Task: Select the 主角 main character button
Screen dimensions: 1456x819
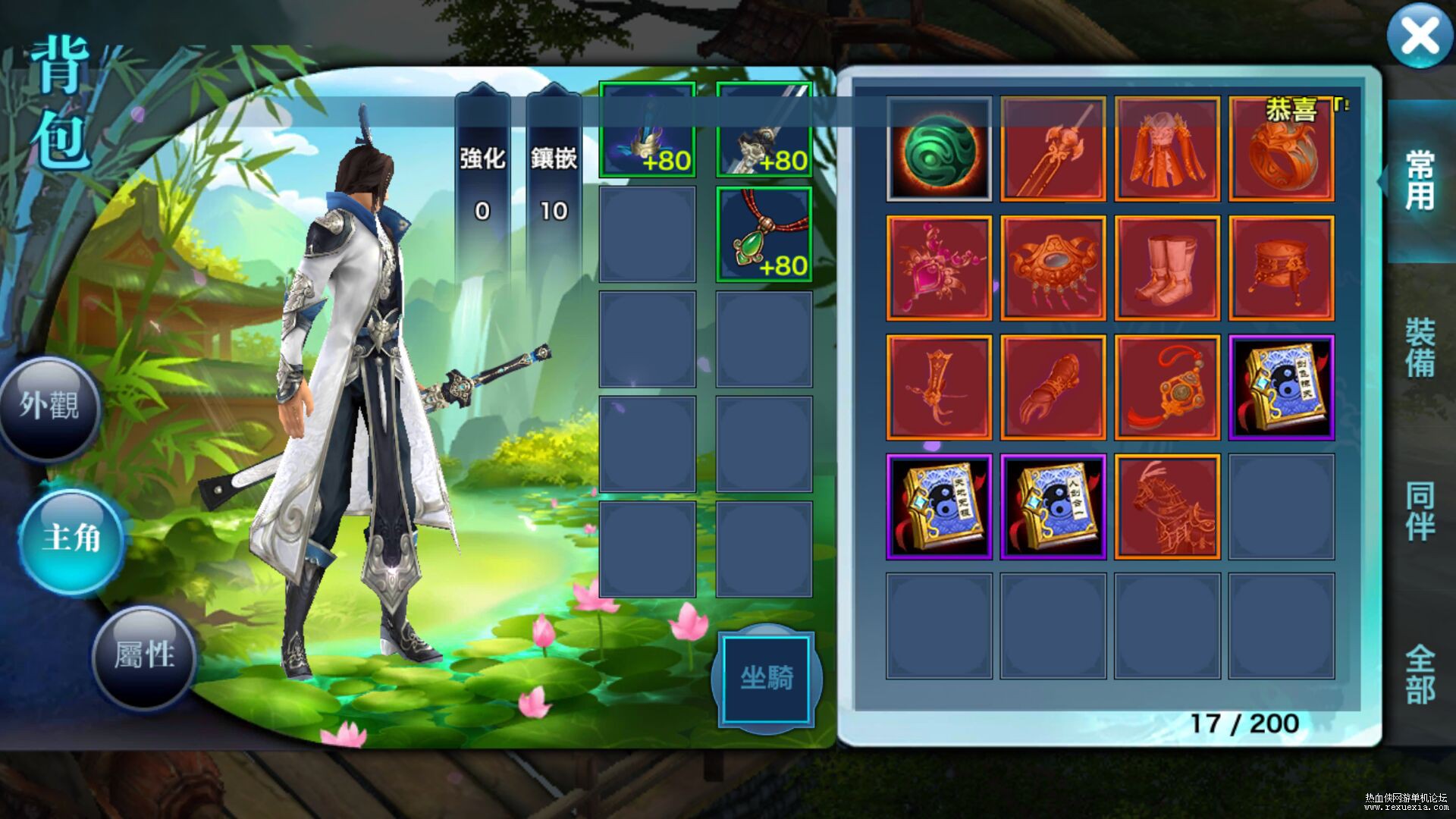Action: (x=71, y=538)
